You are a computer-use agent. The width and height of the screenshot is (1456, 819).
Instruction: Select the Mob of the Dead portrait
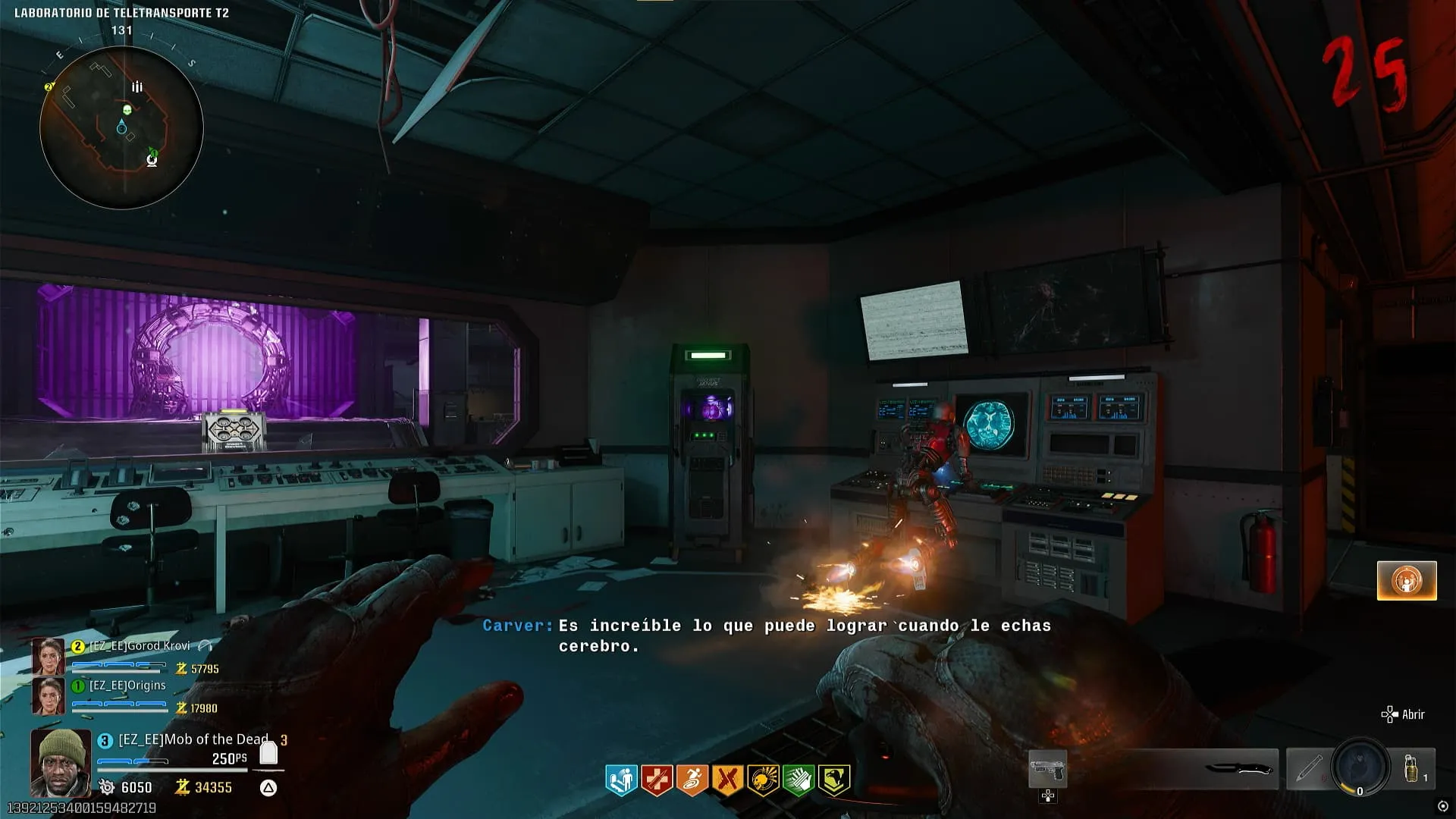[61, 762]
